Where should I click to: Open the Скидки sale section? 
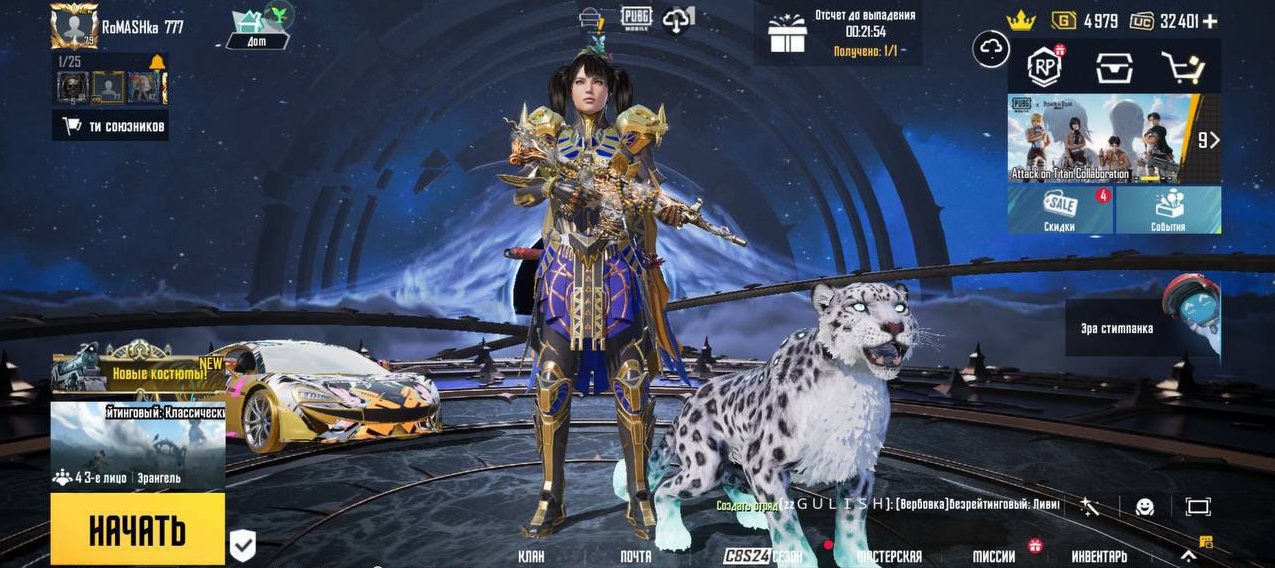[1060, 210]
